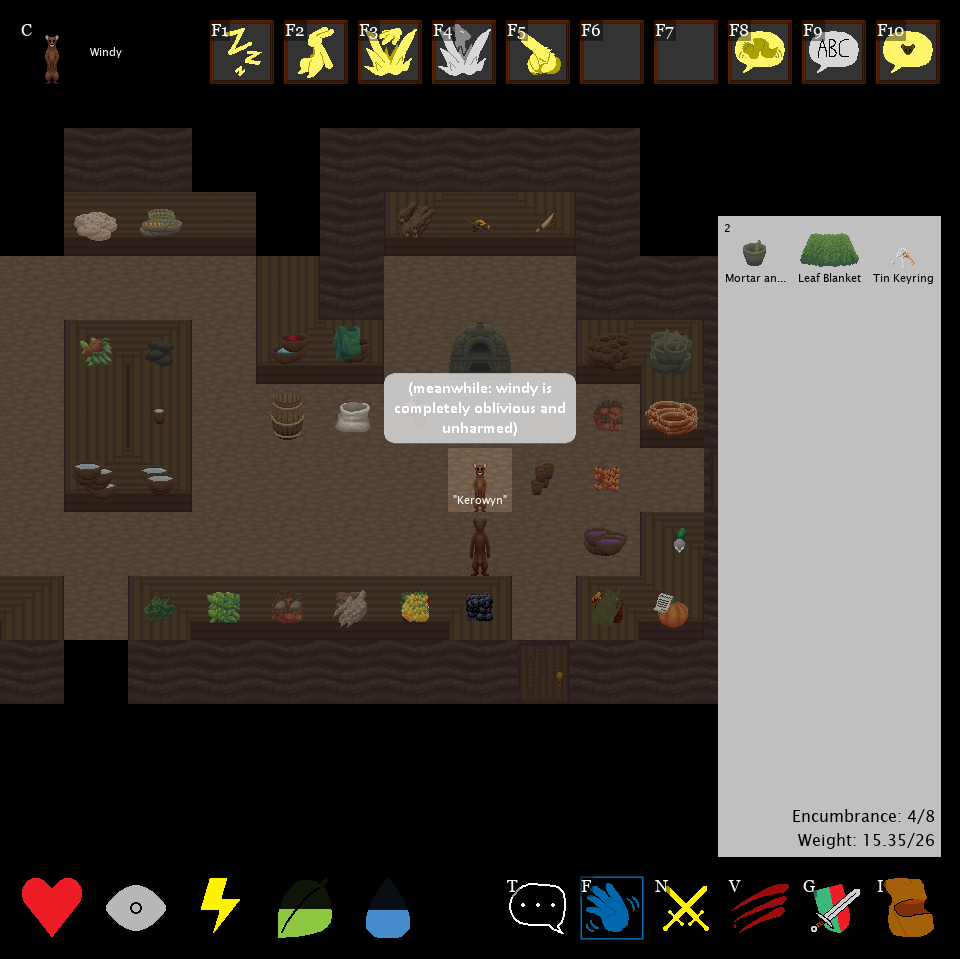Activate the sleep Zzz hotbar action
Image resolution: width=960 pixels, height=959 pixels.
click(x=241, y=52)
